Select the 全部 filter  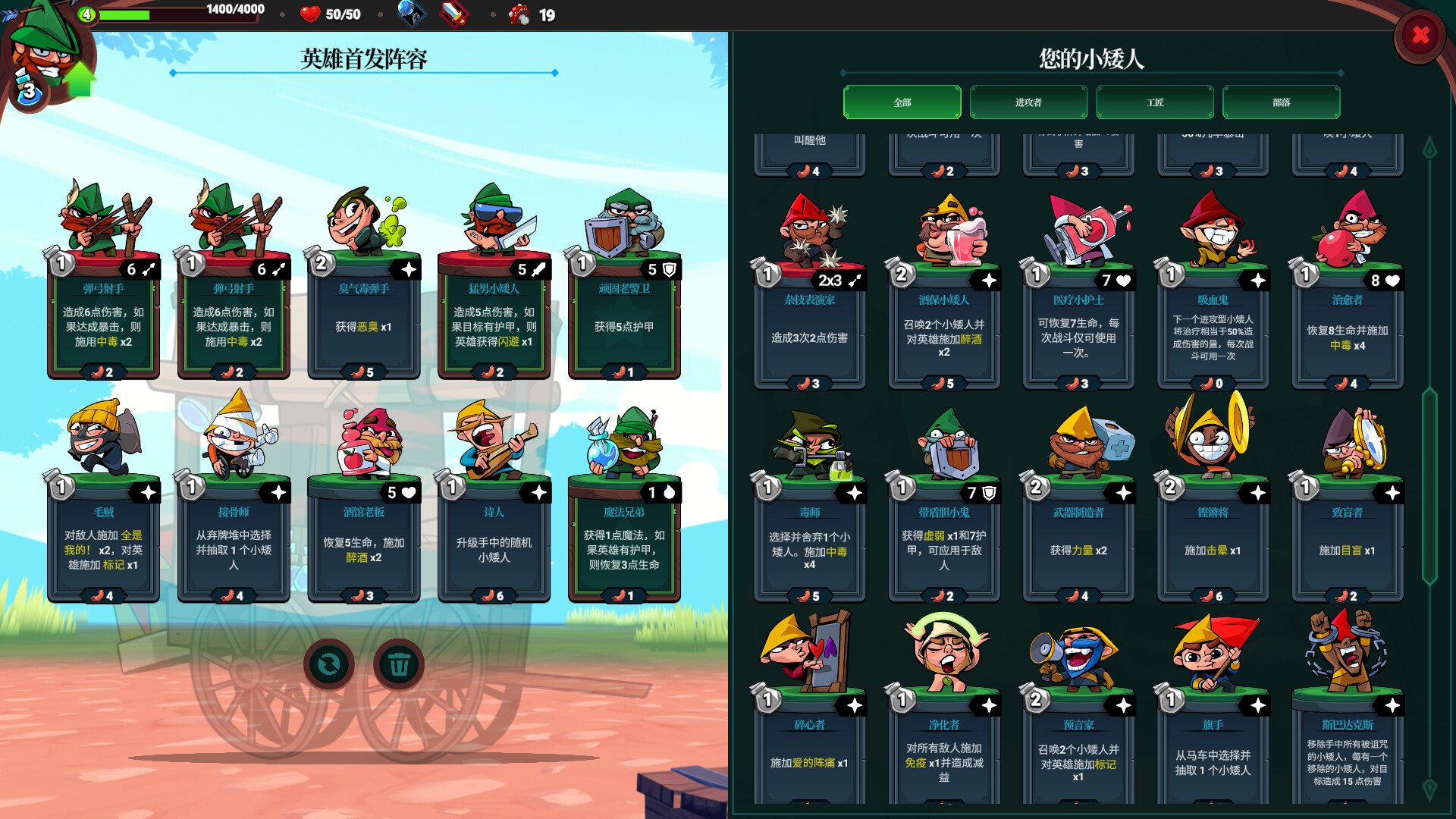902,101
